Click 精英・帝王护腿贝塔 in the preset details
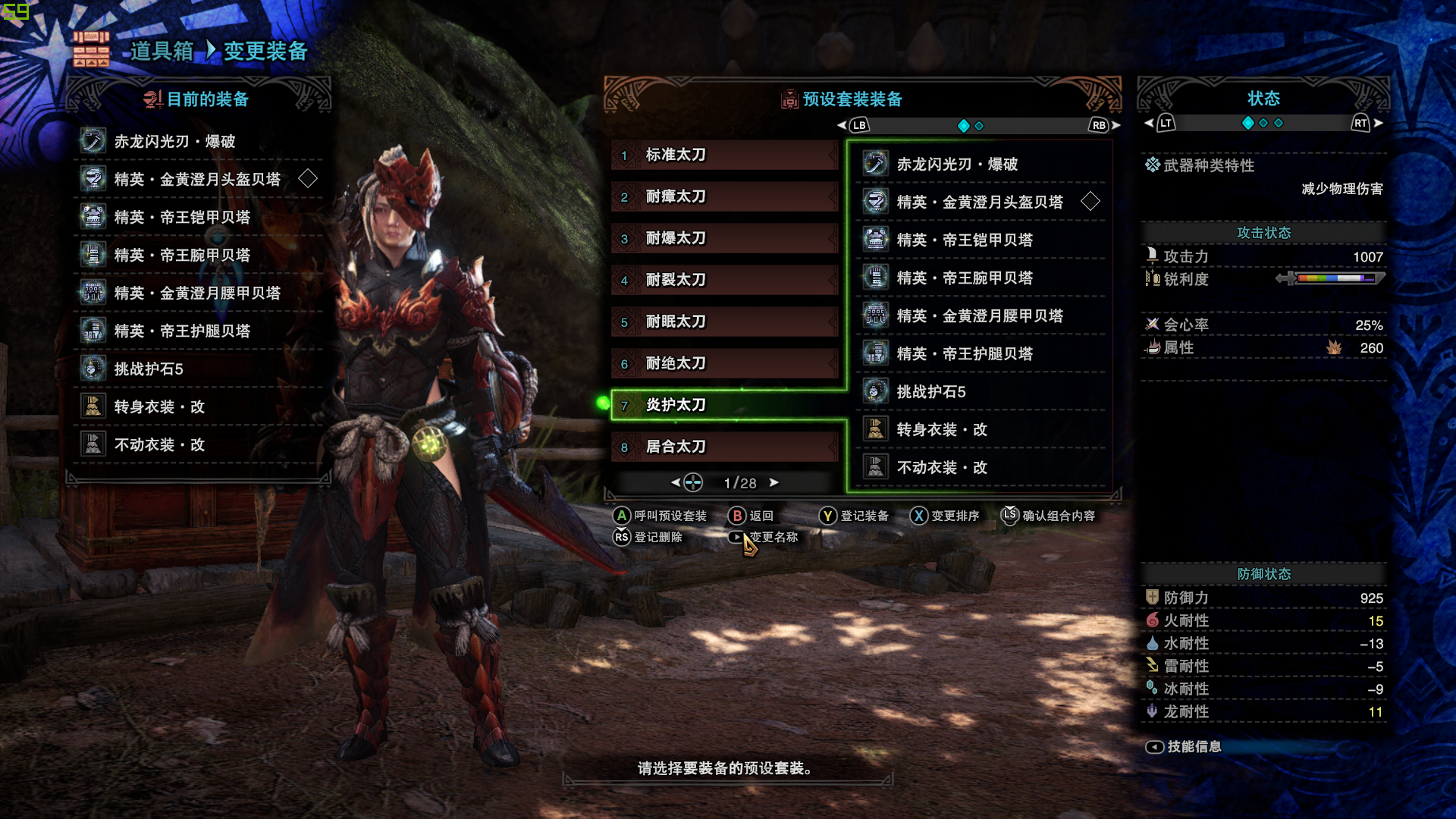This screenshot has width=1456, height=819. [965, 354]
